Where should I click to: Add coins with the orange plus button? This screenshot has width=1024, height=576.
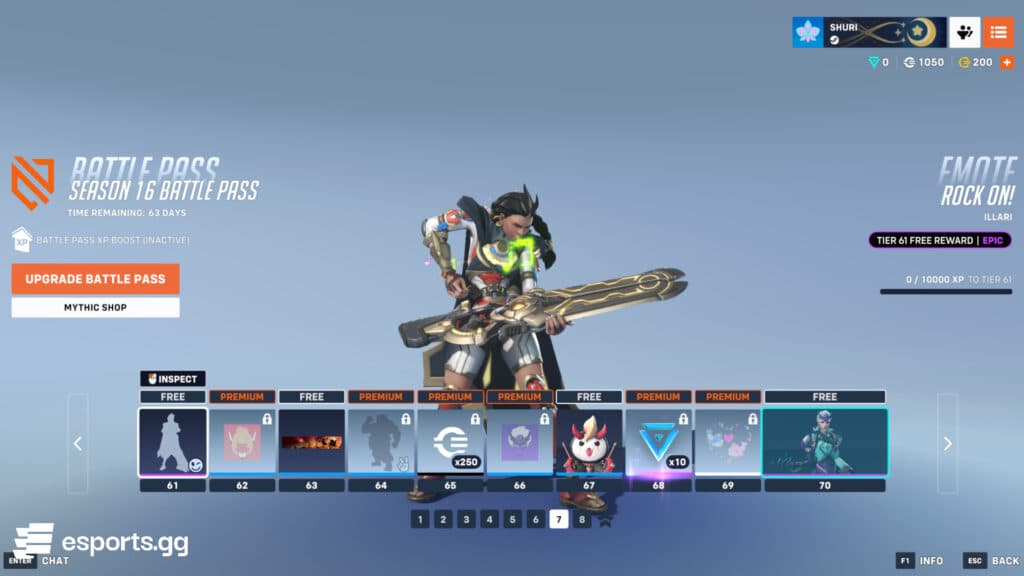click(1006, 62)
